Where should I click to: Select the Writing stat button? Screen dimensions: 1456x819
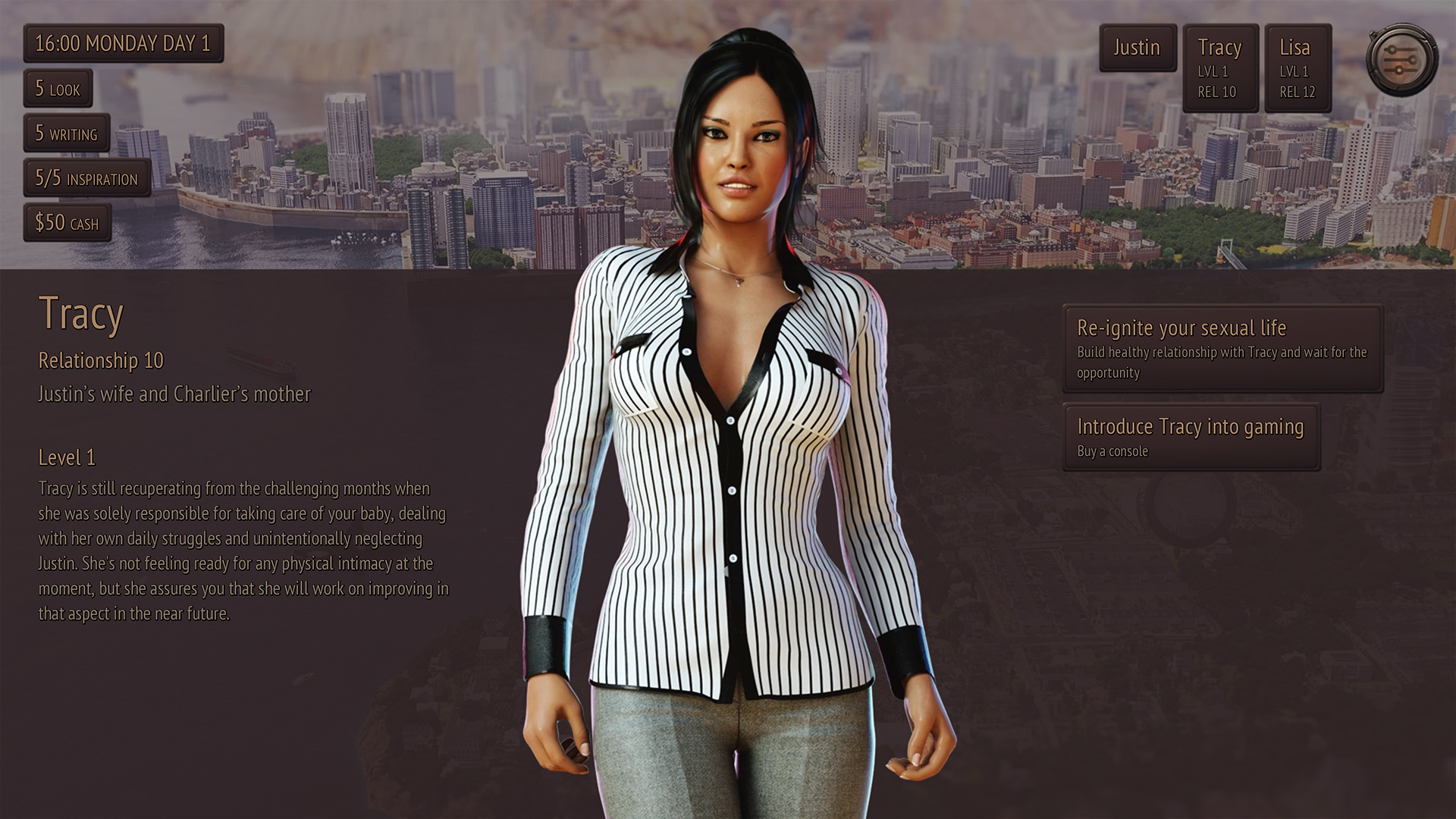click(67, 133)
